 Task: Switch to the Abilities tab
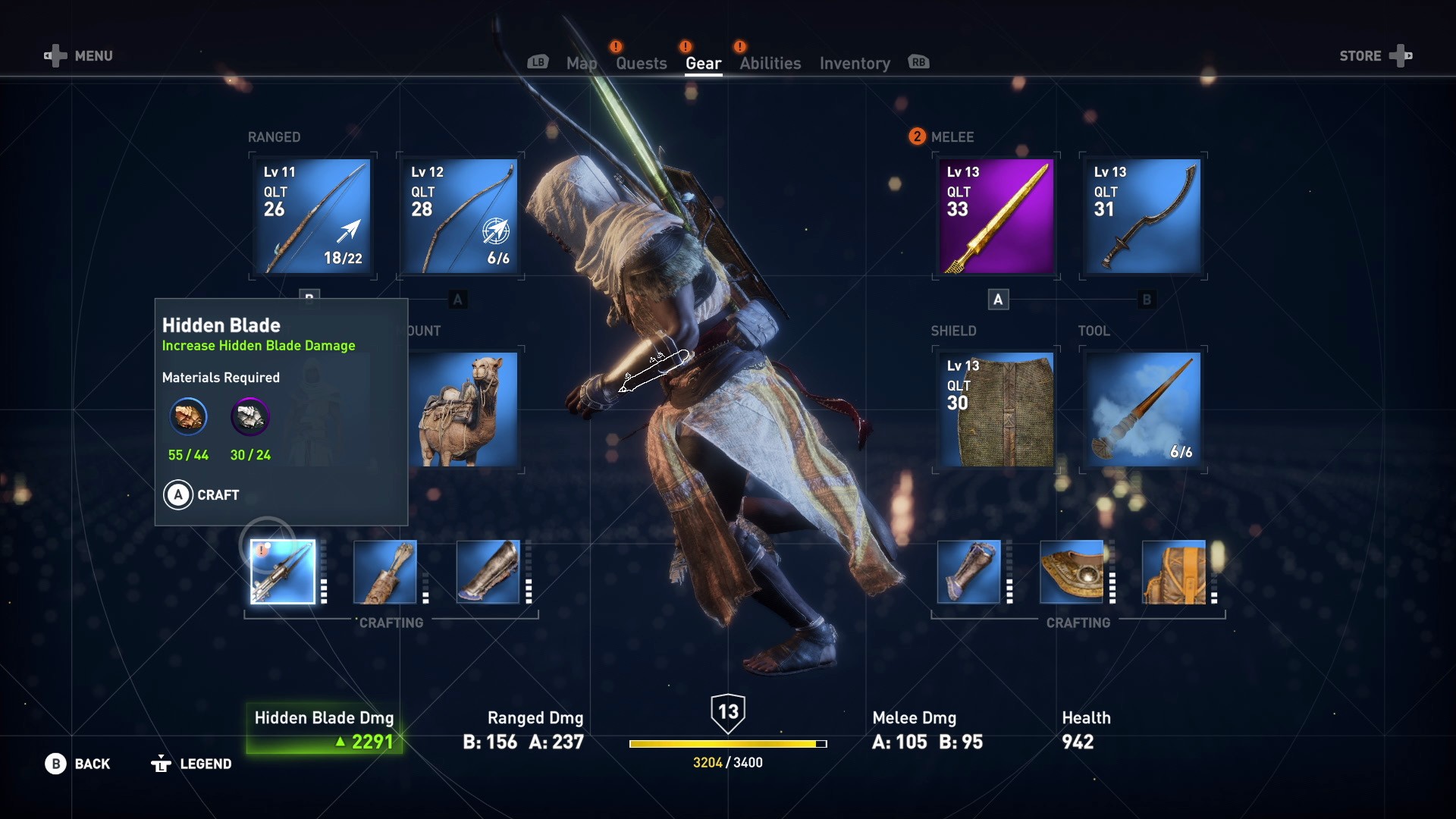pos(770,64)
